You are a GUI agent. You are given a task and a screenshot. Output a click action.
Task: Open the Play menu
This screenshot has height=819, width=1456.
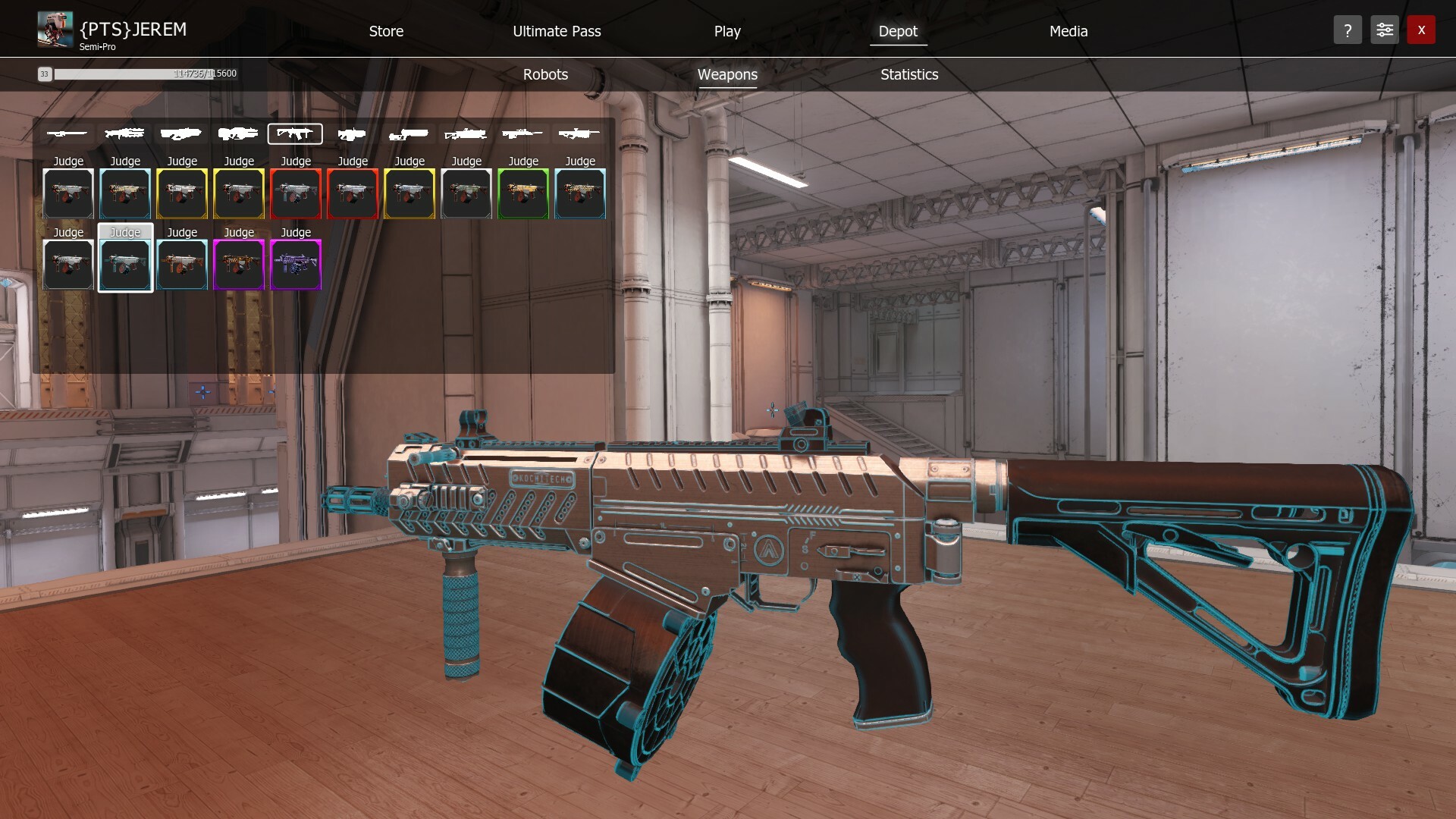[x=727, y=31]
